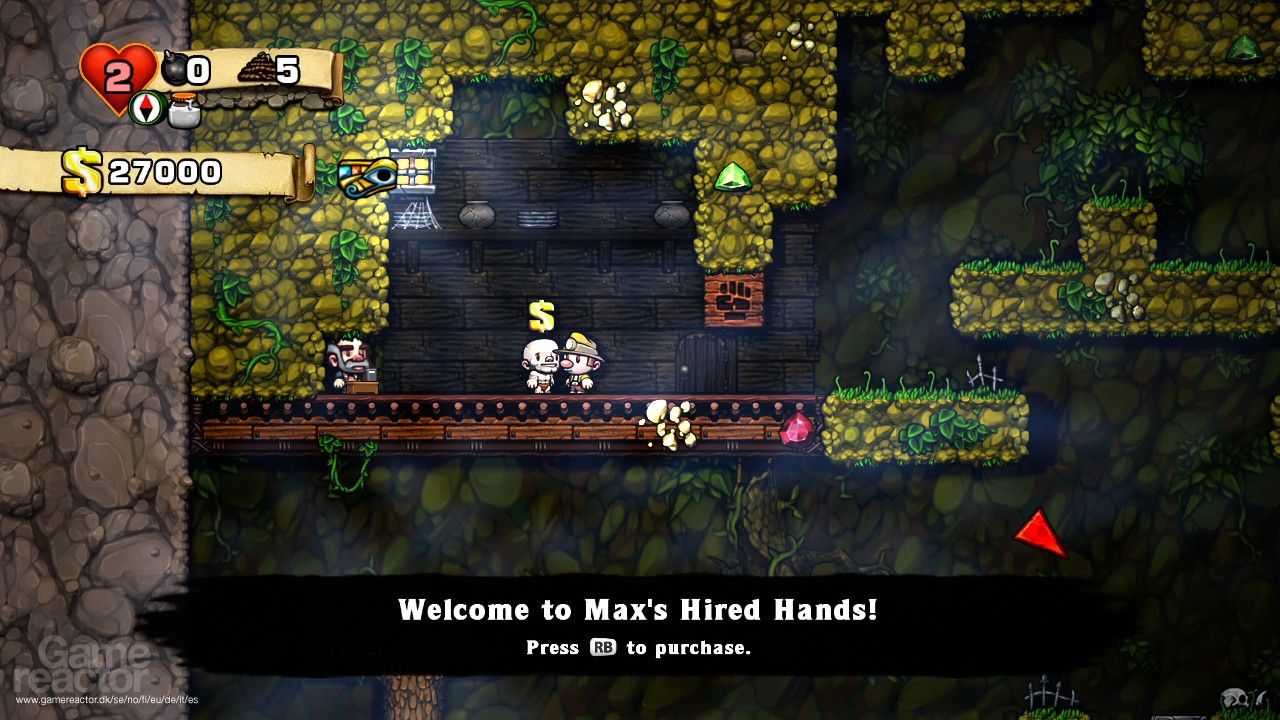Click the Welcome to Max's Hired Hands text
The width and height of the screenshot is (1280, 720).
coord(638,607)
